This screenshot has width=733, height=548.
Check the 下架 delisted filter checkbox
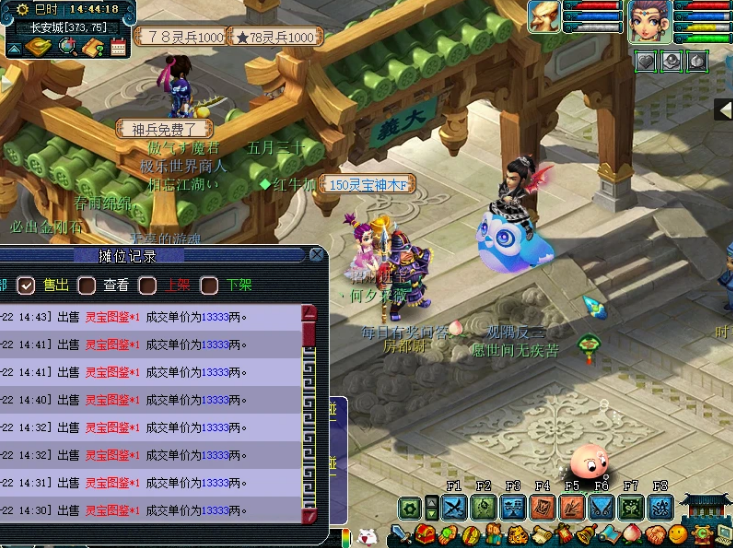click(209, 285)
